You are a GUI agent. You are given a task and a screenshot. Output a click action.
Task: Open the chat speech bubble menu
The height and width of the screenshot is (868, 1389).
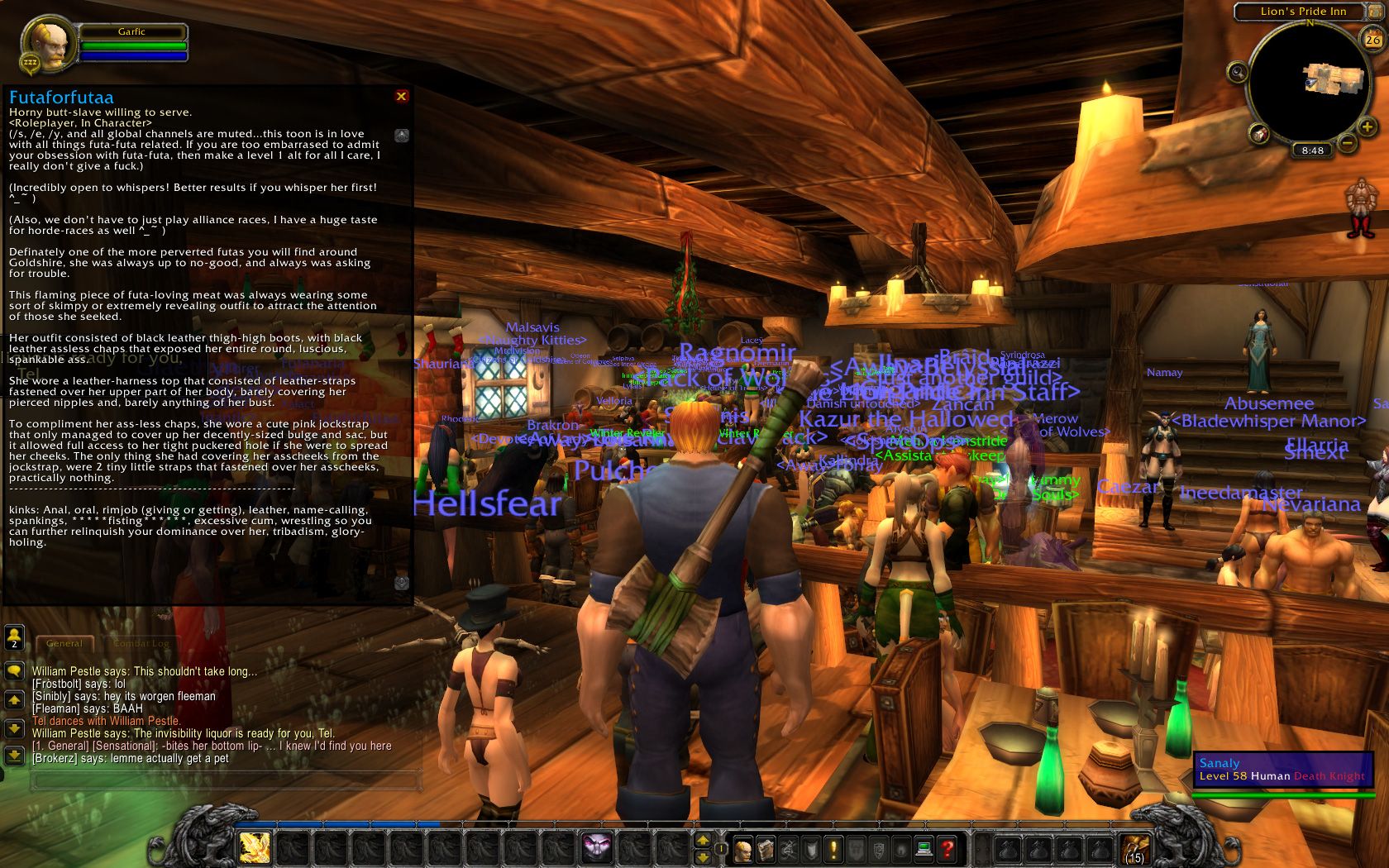pyautogui.click(x=14, y=670)
